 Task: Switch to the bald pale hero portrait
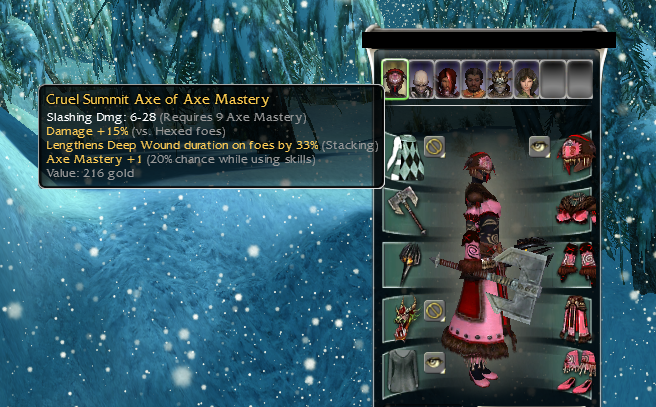click(421, 79)
